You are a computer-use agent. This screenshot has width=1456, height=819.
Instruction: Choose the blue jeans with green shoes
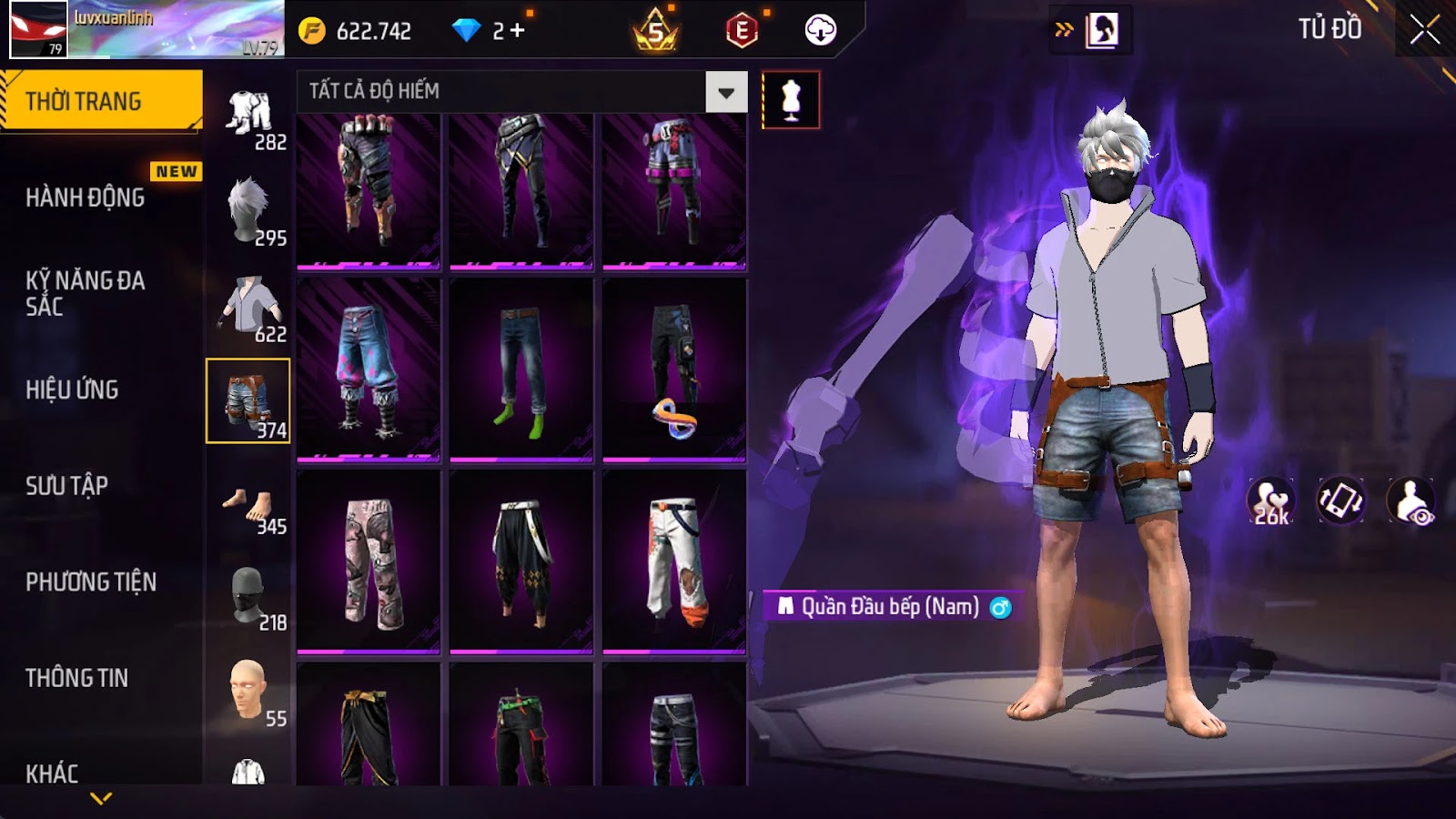click(521, 370)
